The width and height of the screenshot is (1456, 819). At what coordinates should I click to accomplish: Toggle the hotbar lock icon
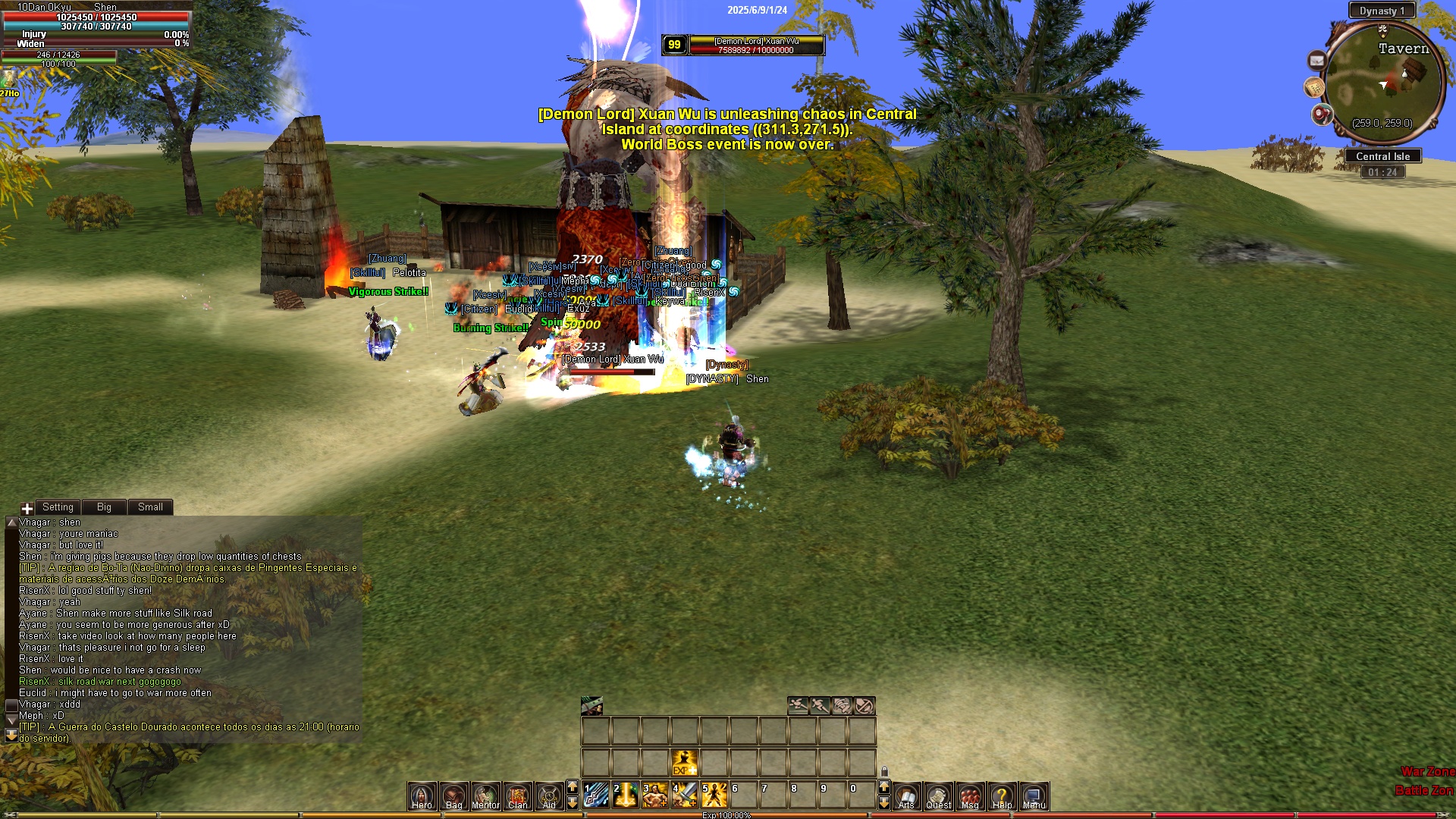click(884, 771)
